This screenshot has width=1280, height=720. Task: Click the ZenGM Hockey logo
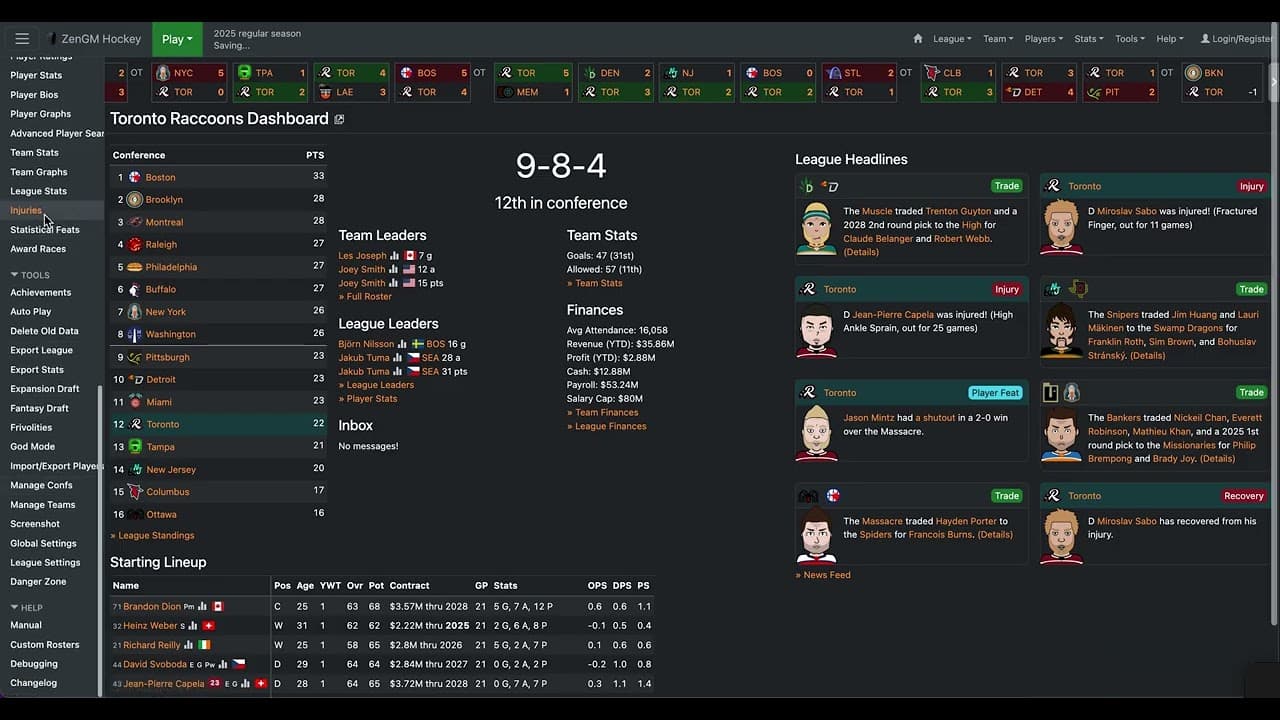point(95,39)
